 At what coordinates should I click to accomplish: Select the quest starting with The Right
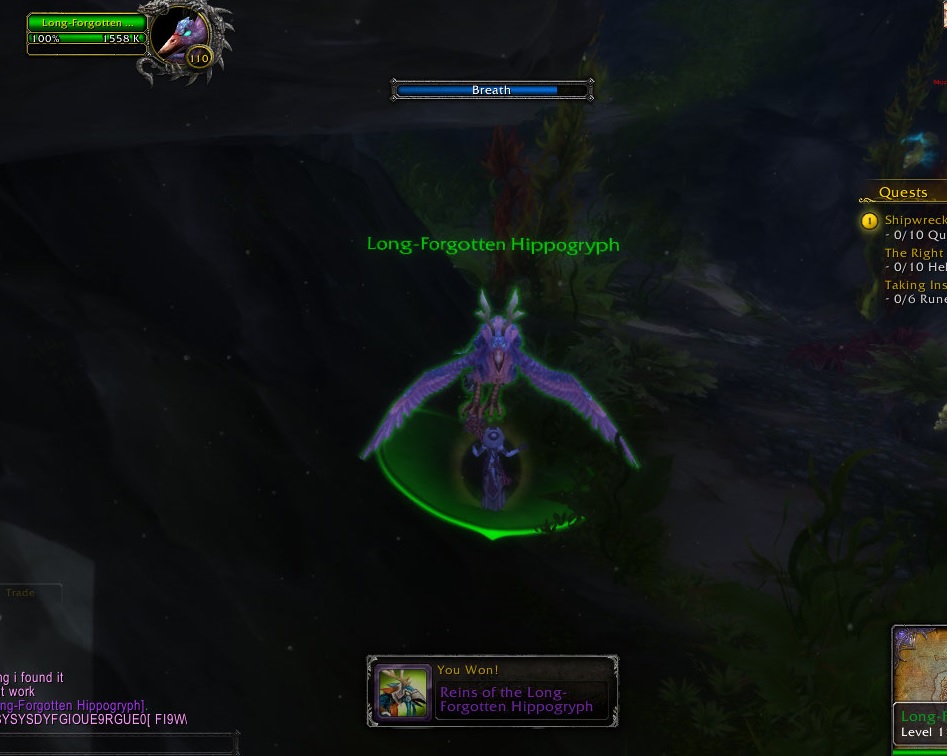pos(915,253)
